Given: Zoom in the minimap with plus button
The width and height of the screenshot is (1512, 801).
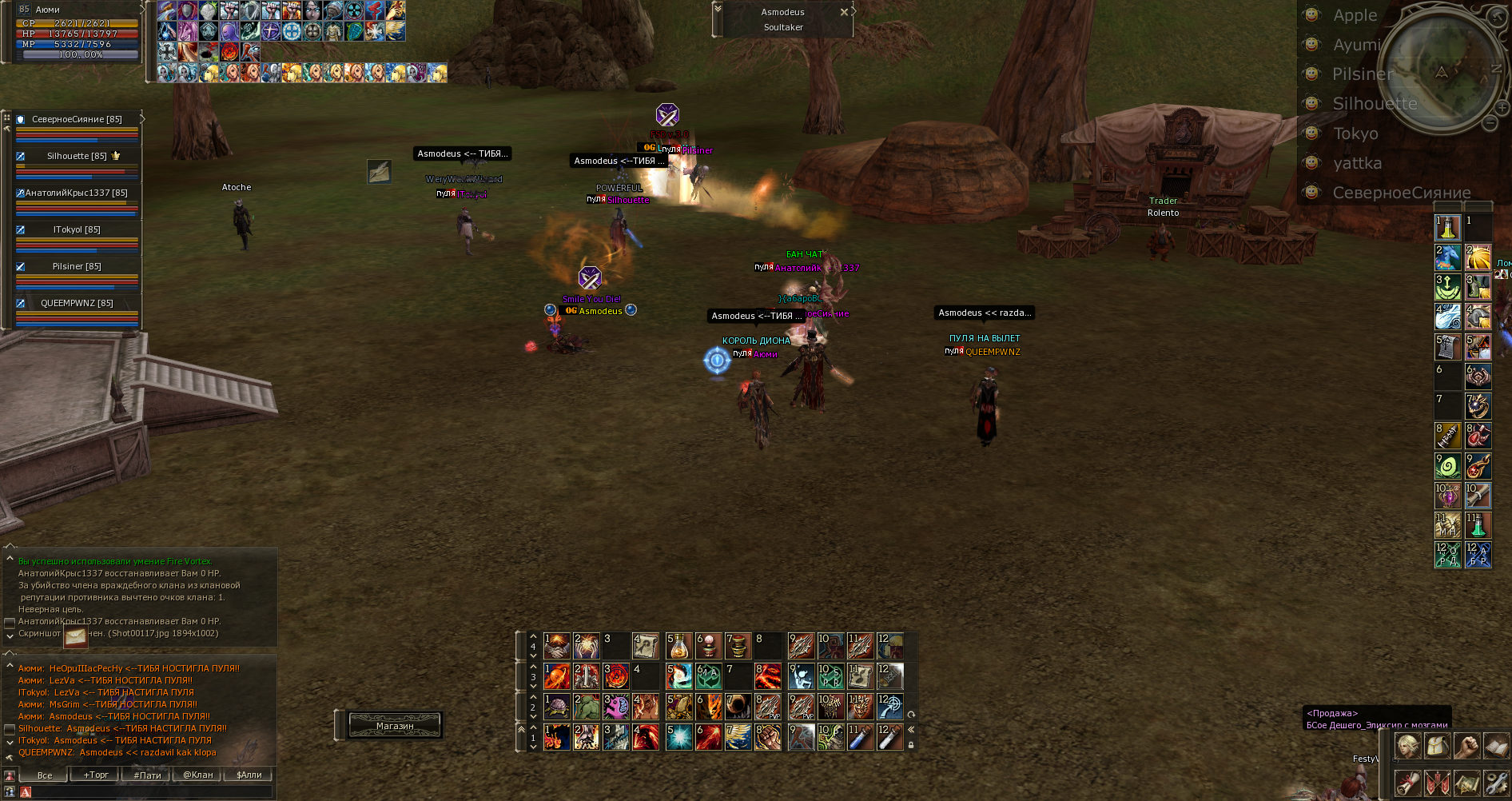Looking at the screenshot, I should (1503, 107).
